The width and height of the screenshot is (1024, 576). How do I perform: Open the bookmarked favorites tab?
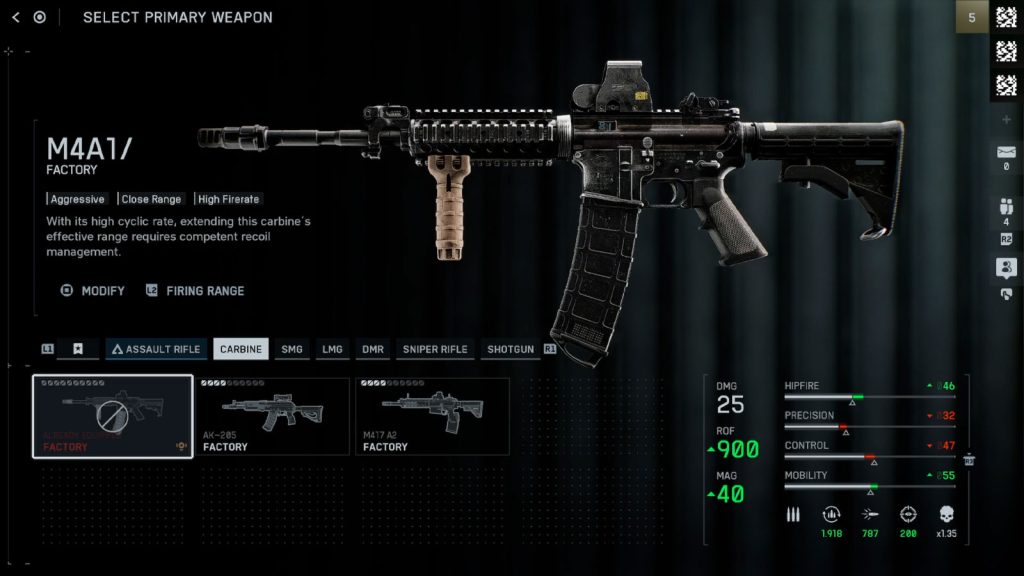pos(78,349)
